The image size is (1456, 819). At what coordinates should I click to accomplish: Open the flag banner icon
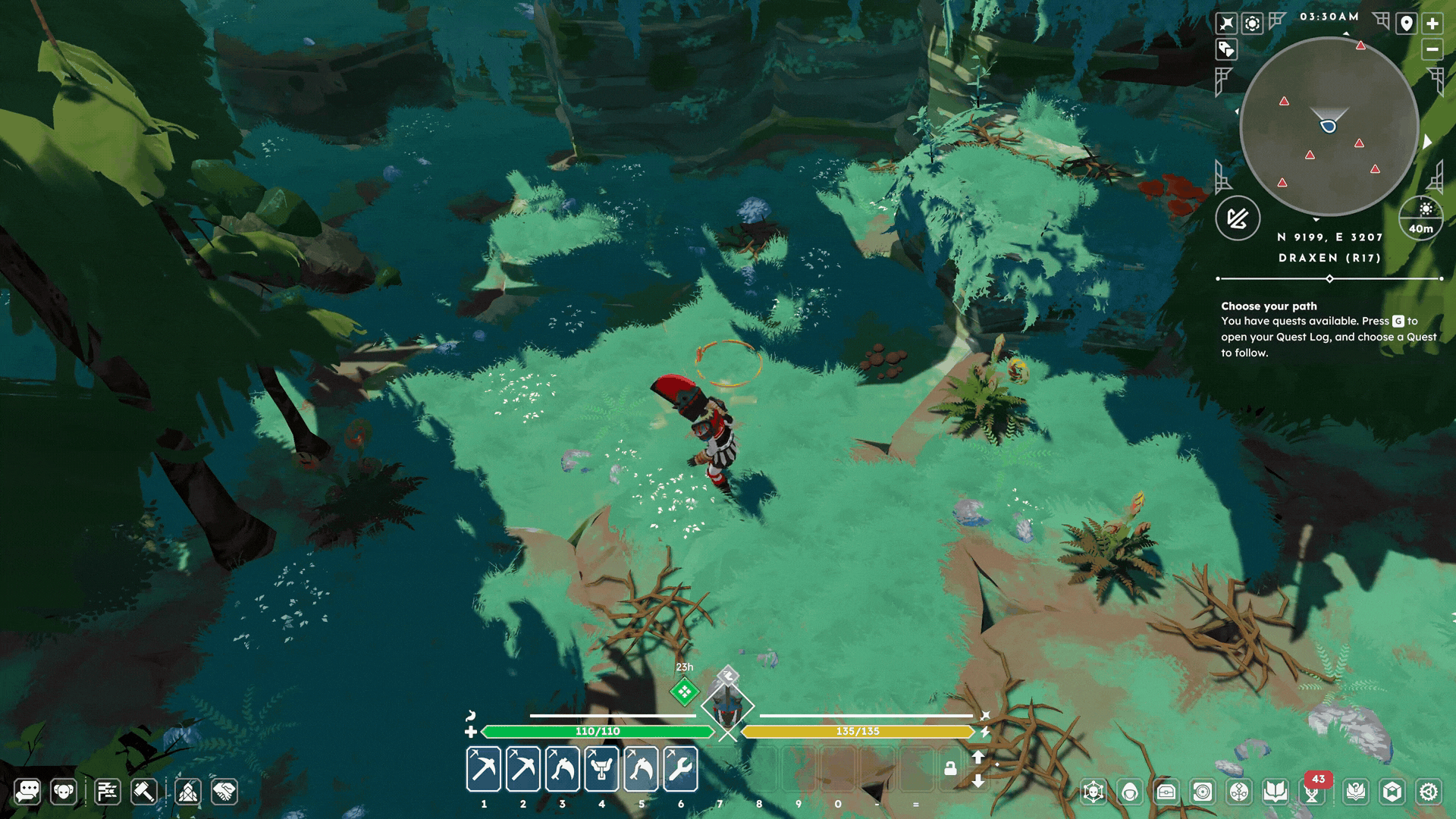(x=107, y=792)
